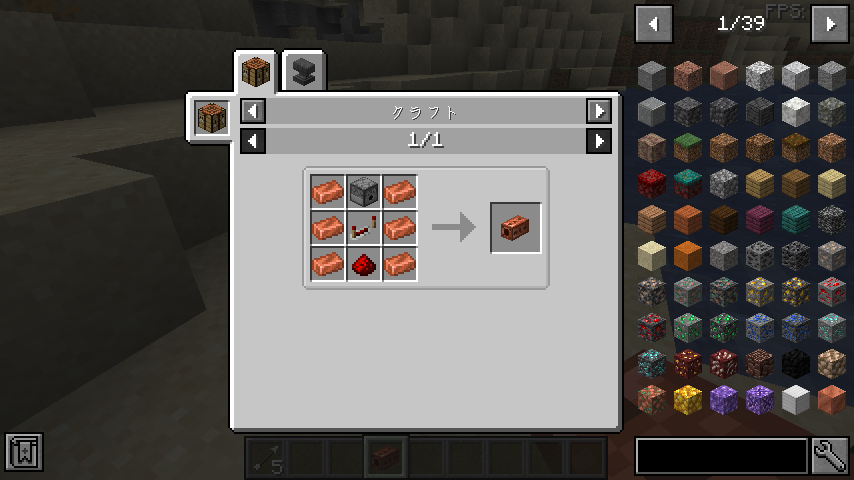
Task: Select the dropper ingredient in the top-middle slot
Action: (x=364, y=192)
